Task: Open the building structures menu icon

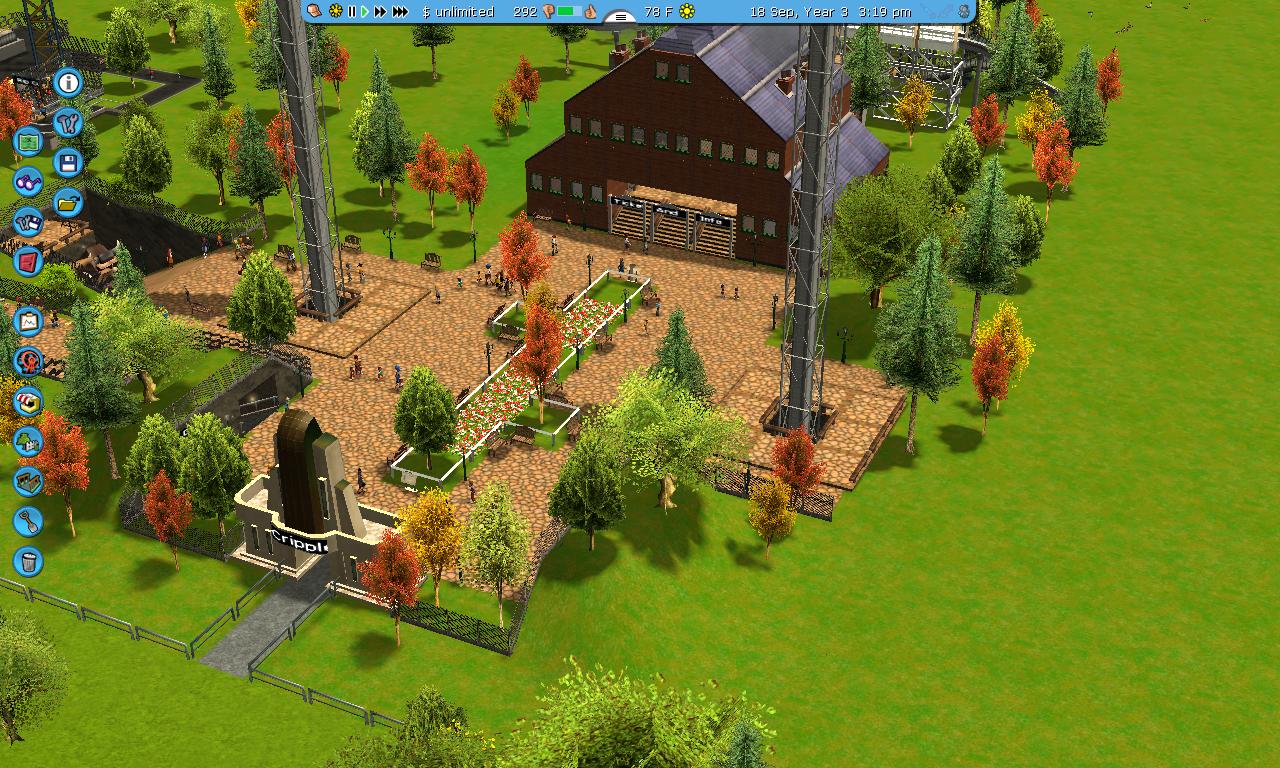Action: pos(28,481)
